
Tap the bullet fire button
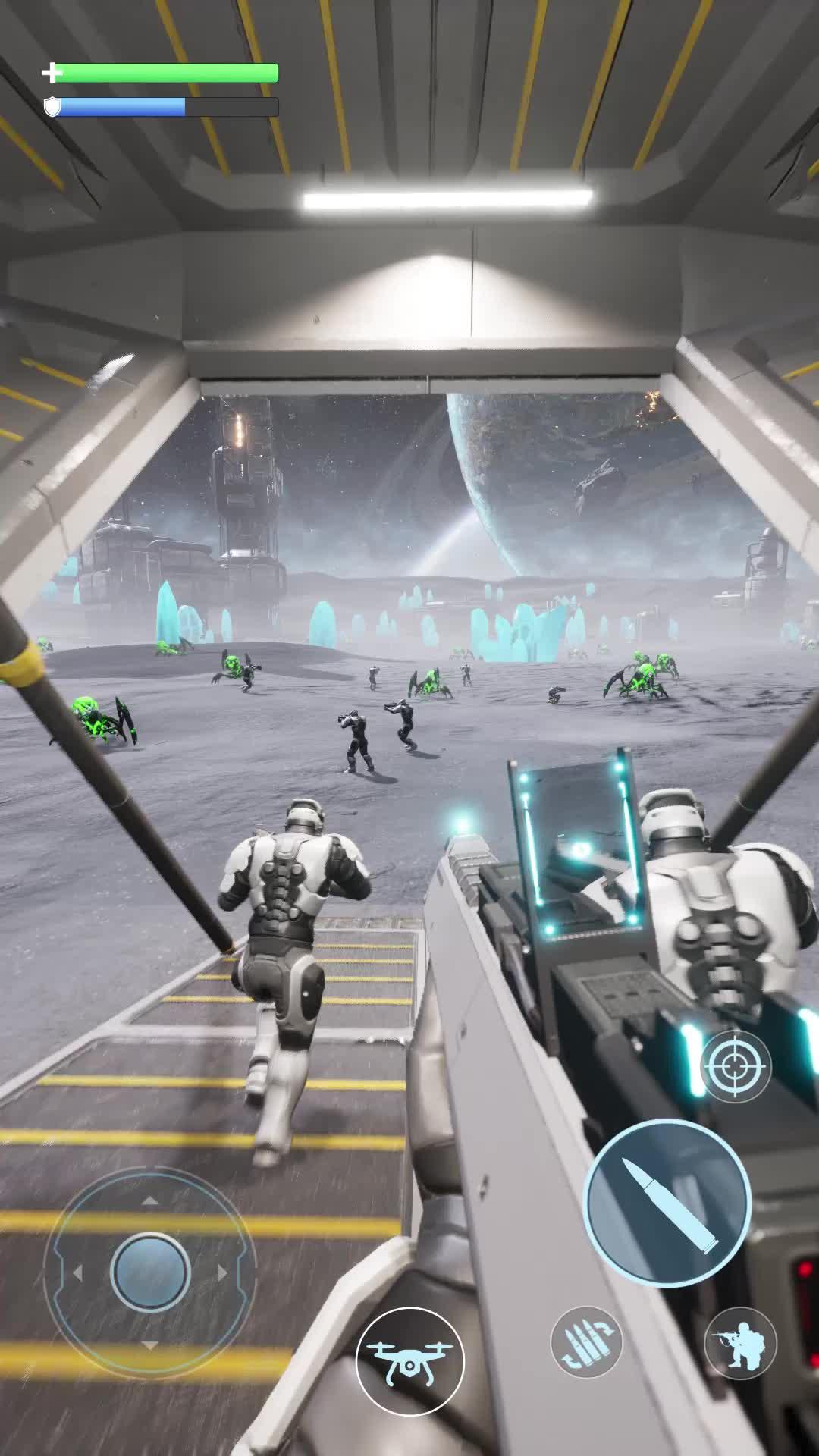[x=667, y=1201]
